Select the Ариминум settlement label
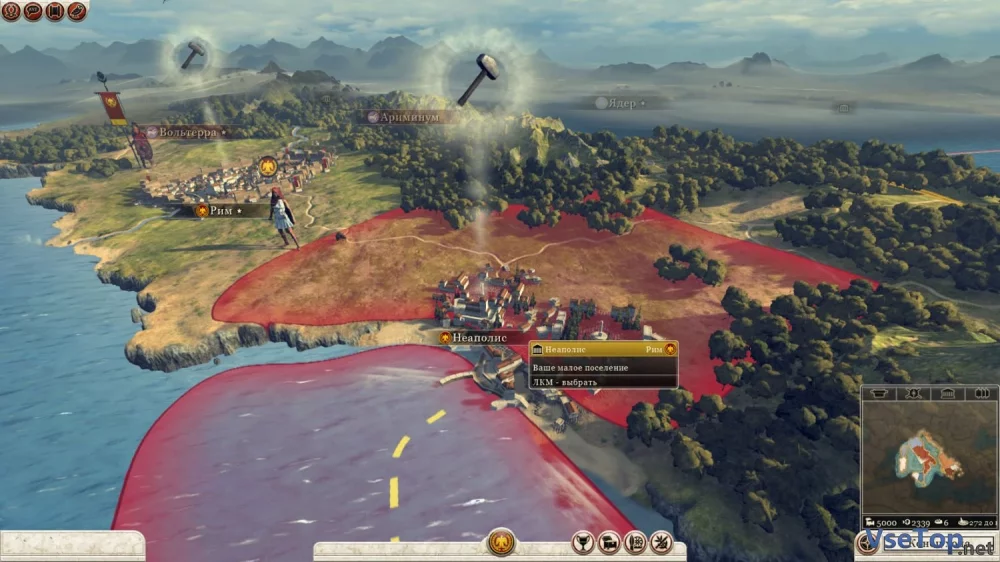Screen dimensions: 1000x562 410,117
